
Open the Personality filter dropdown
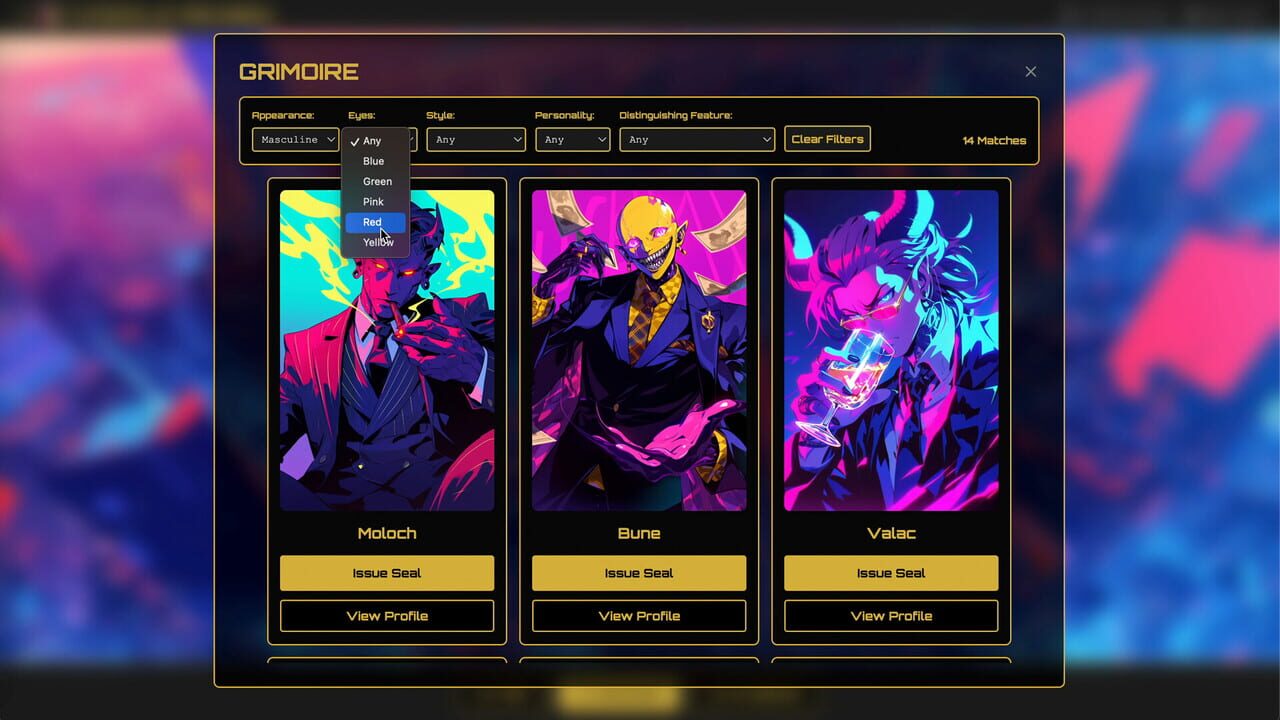point(572,140)
